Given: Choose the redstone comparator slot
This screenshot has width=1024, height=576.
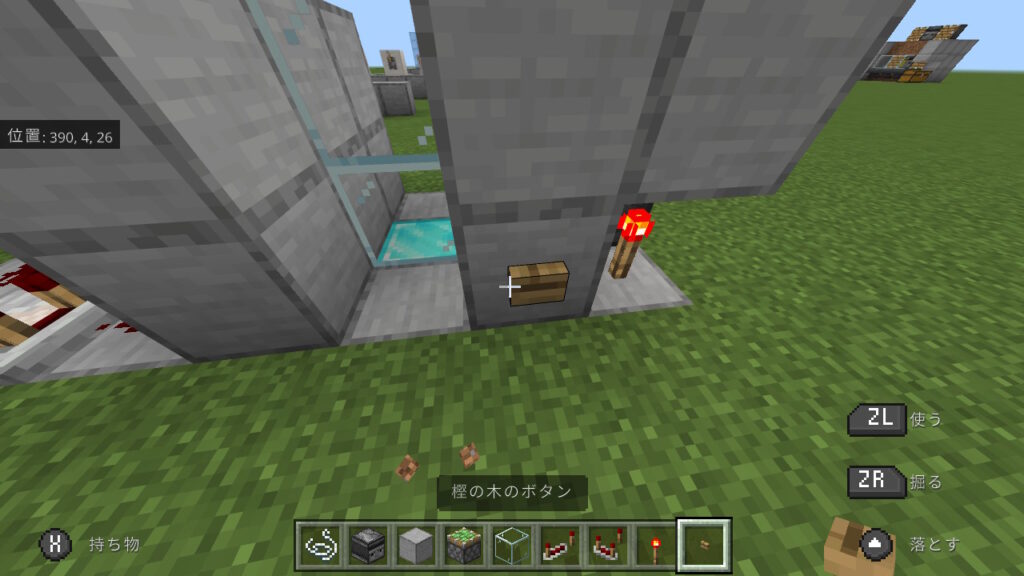Looking at the screenshot, I should click(x=606, y=546).
